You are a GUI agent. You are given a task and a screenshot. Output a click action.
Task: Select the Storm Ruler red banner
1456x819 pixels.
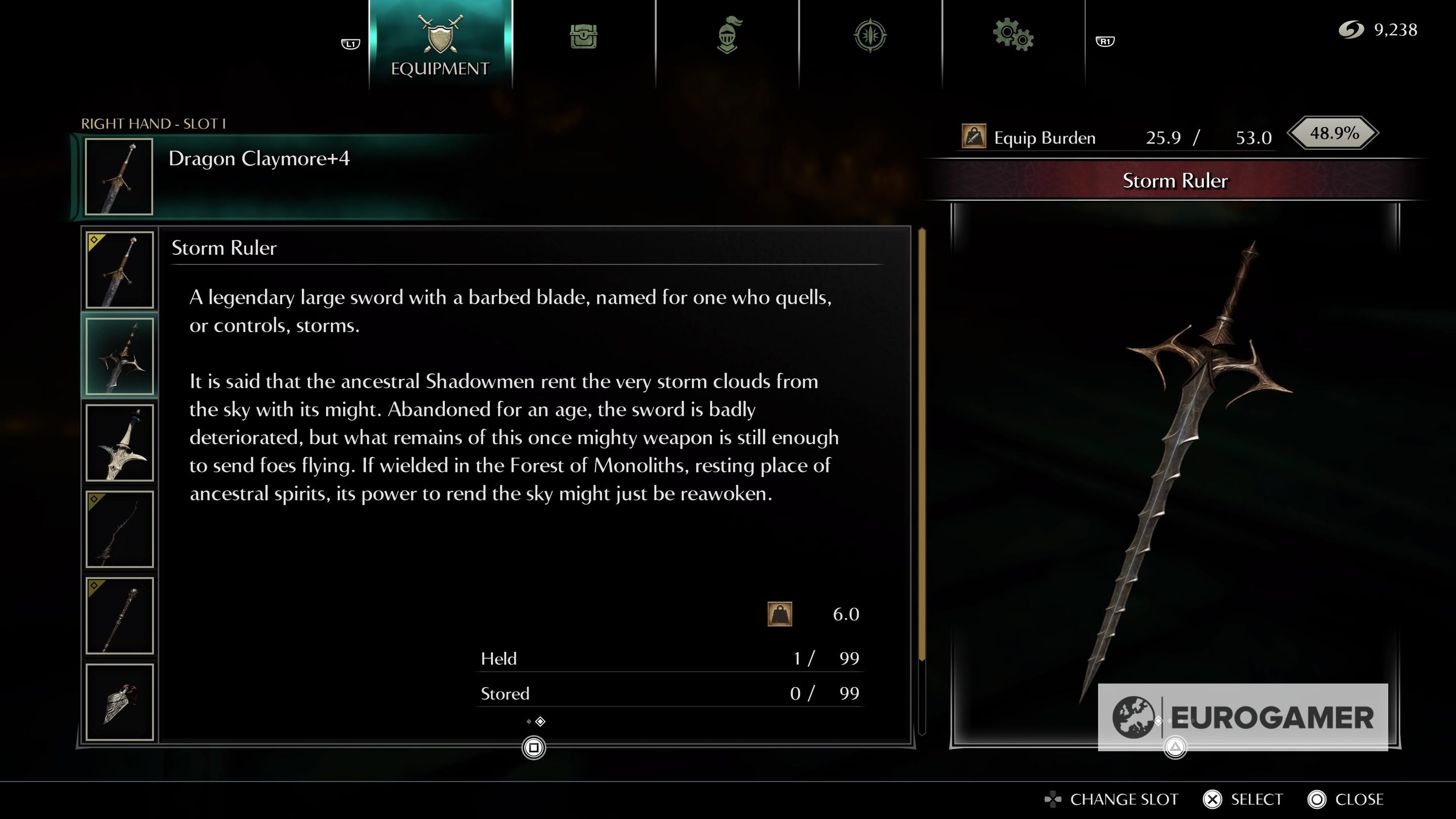[x=1175, y=181]
